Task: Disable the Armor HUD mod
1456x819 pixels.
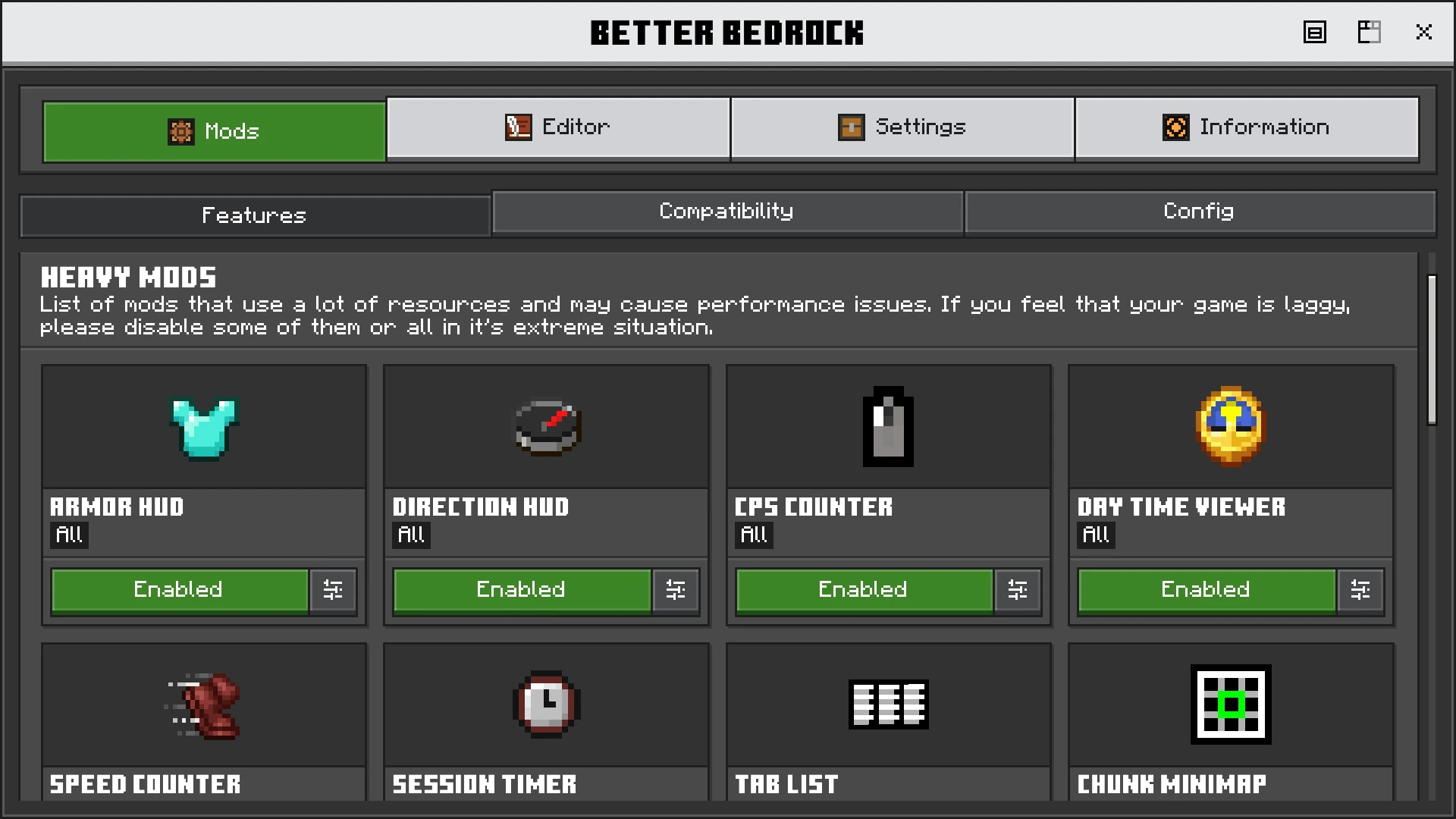Action: (179, 590)
